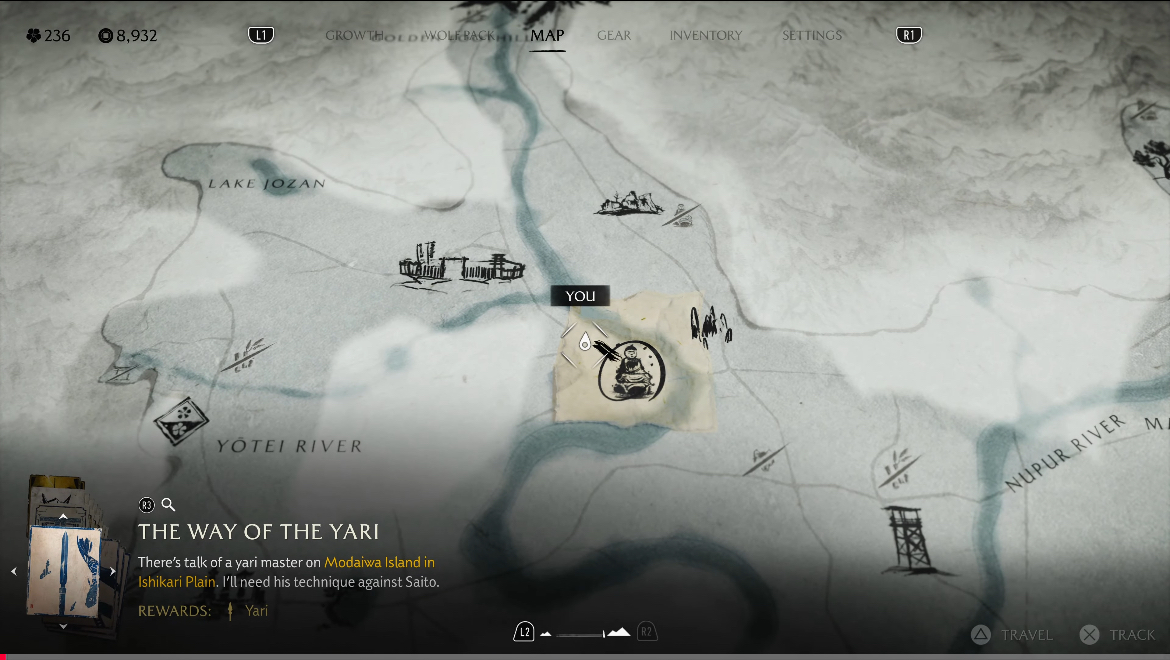Image resolution: width=1170 pixels, height=660 pixels.
Task: Select the Buddha statue map marker
Action: [x=632, y=372]
